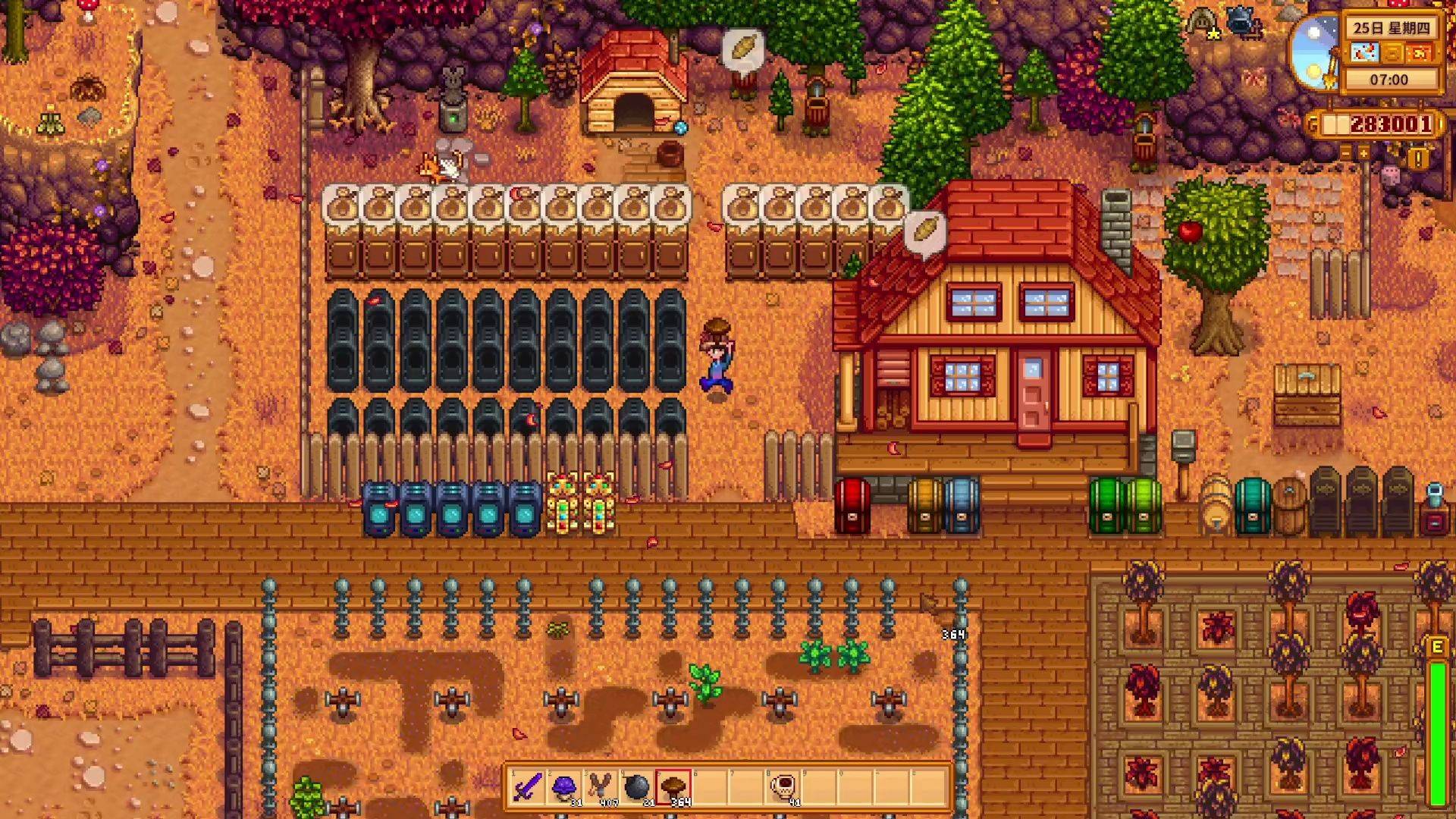The height and width of the screenshot is (819, 1456).
Task: Select the black bomb hotbar slot
Action: [x=636, y=787]
